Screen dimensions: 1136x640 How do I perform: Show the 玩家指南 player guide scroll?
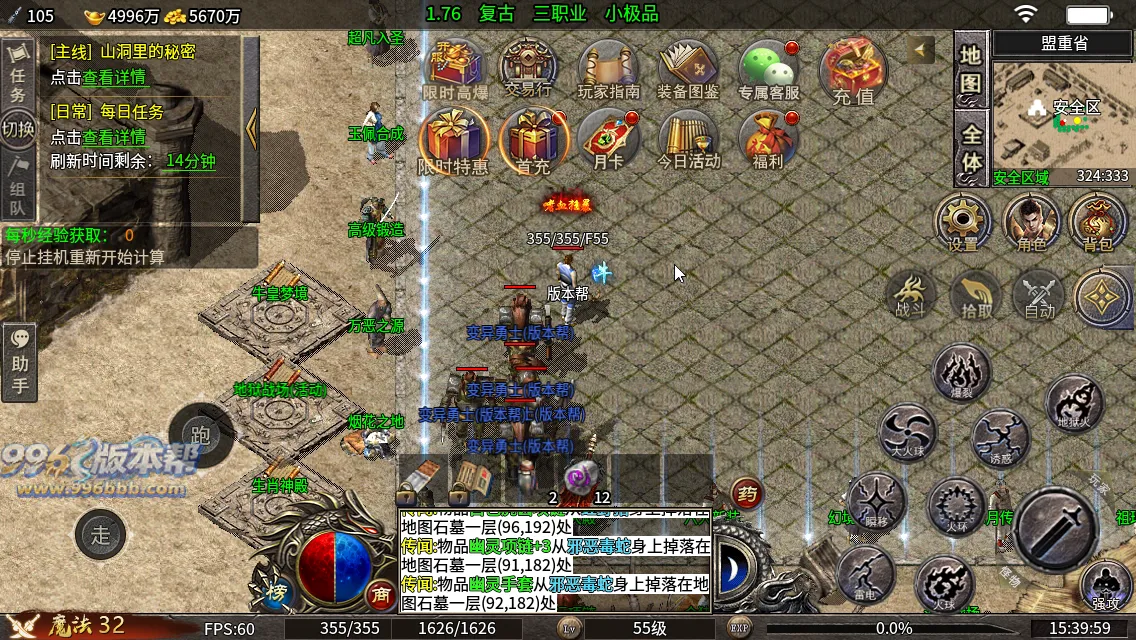pos(608,68)
